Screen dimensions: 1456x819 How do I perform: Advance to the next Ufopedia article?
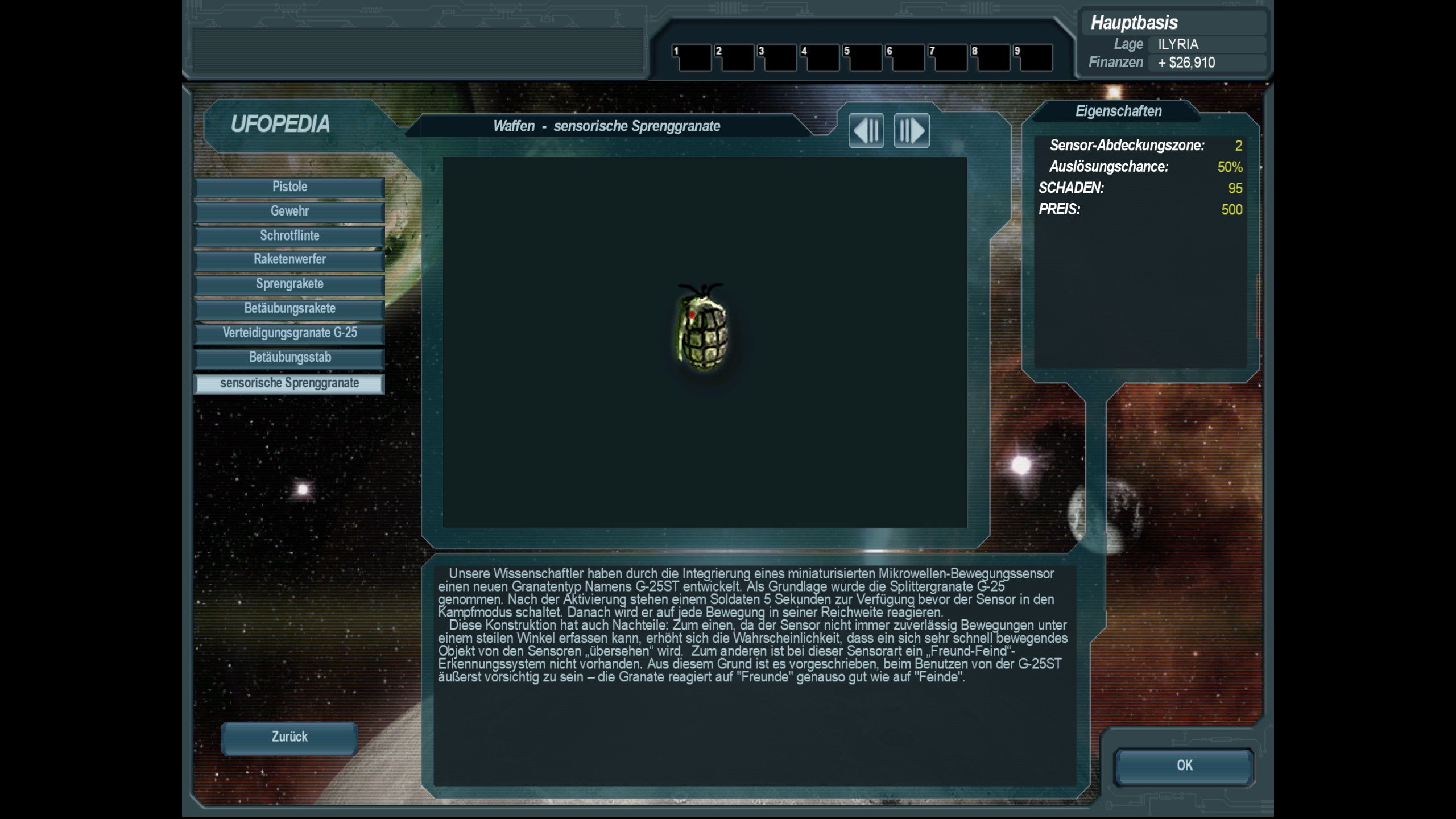[x=912, y=131]
